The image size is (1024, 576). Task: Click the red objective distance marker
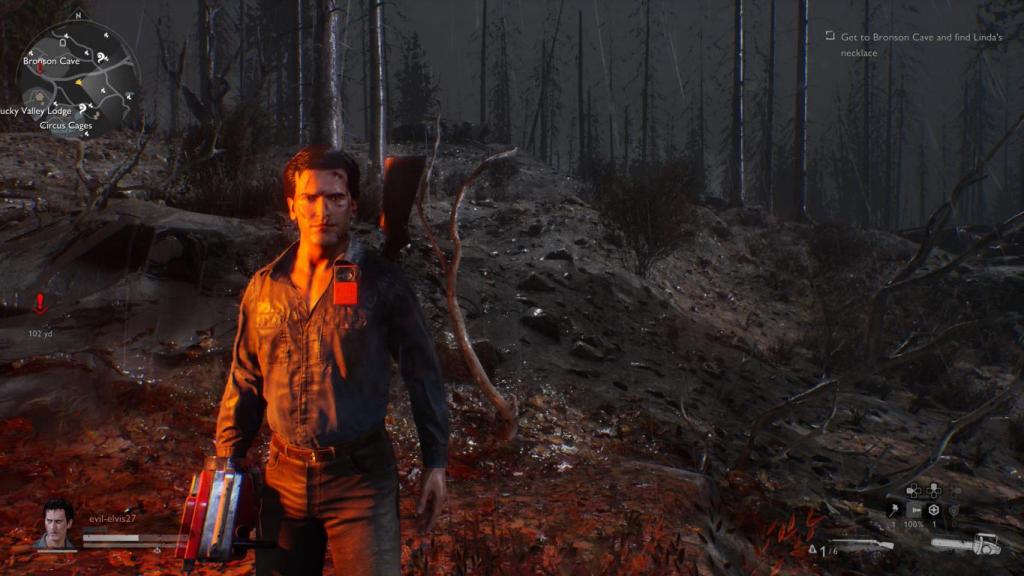click(40, 303)
